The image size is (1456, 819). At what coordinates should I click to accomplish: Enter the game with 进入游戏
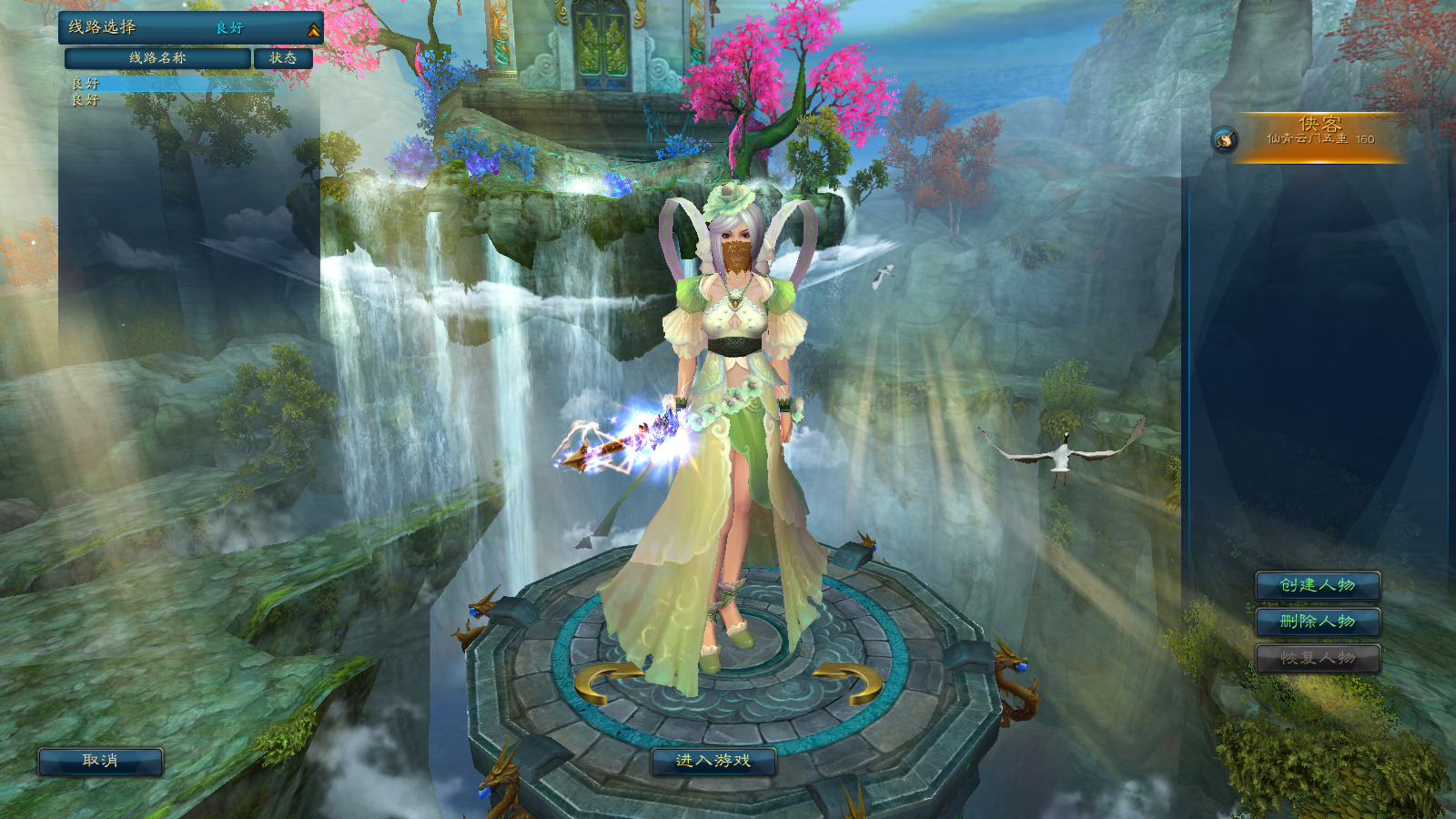[713, 761]
